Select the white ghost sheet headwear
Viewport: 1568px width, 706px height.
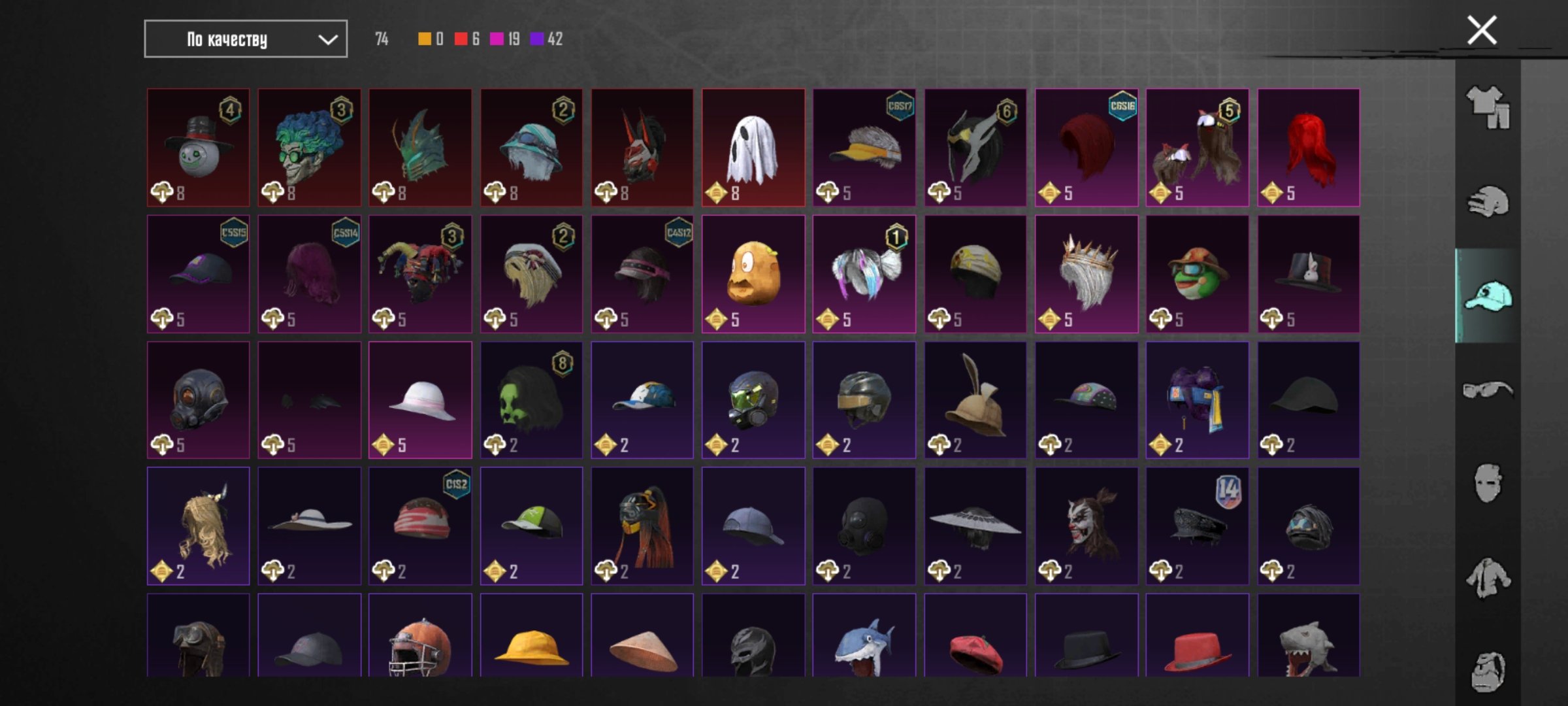(753, 148)
